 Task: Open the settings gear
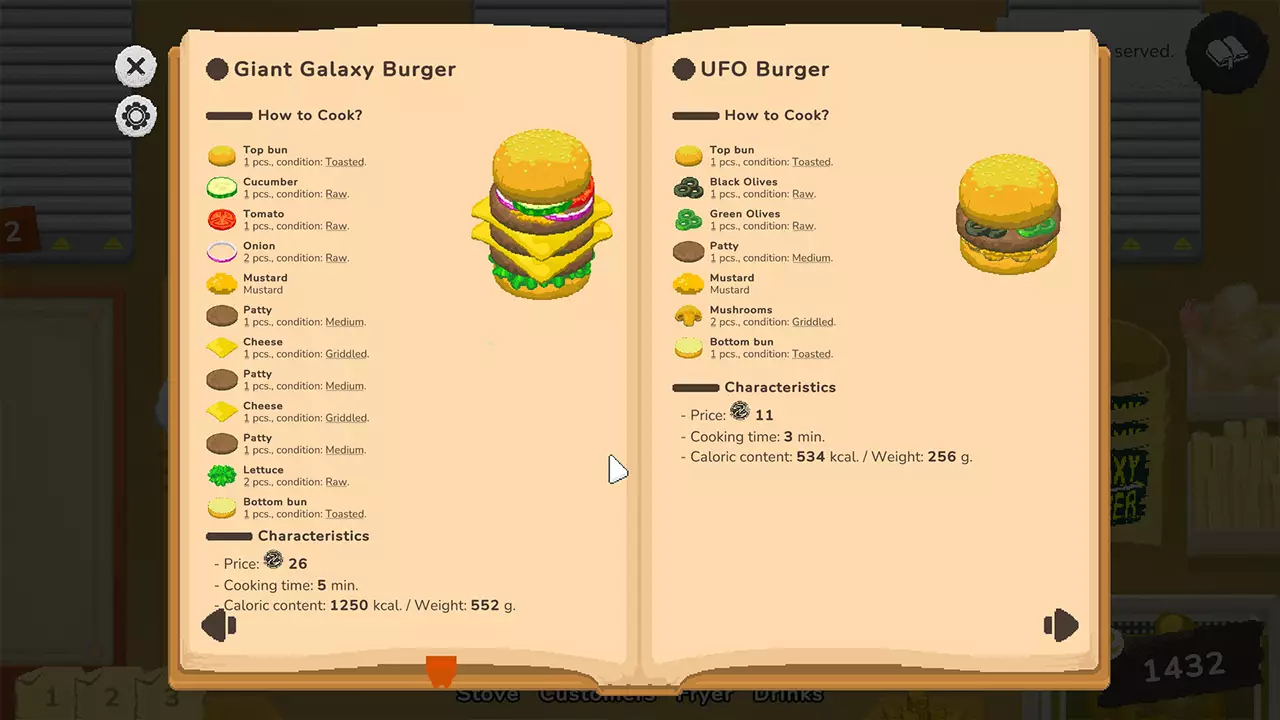click(135, 116)
